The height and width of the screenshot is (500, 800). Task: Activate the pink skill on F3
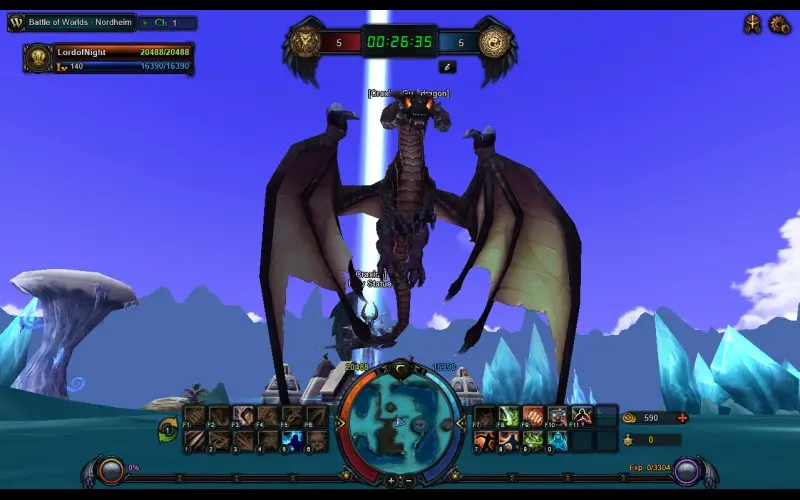(243, 415)
